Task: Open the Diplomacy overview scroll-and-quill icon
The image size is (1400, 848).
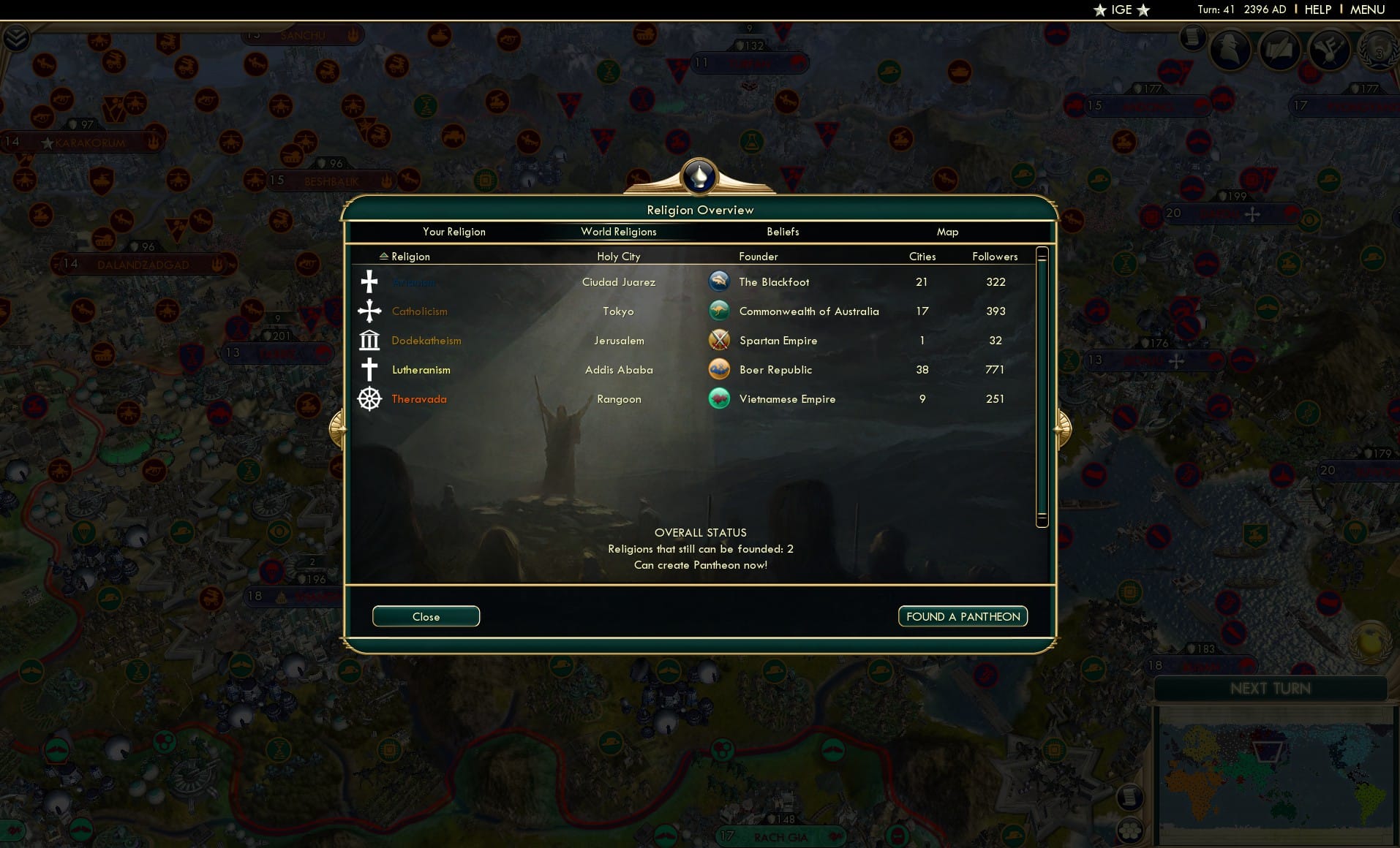Action: pyautogui.click(x=1280, y=51)
